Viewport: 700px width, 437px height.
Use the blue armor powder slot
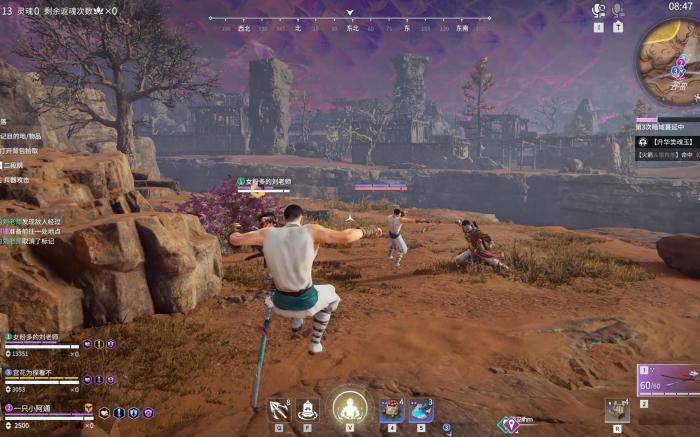[421, 409]
